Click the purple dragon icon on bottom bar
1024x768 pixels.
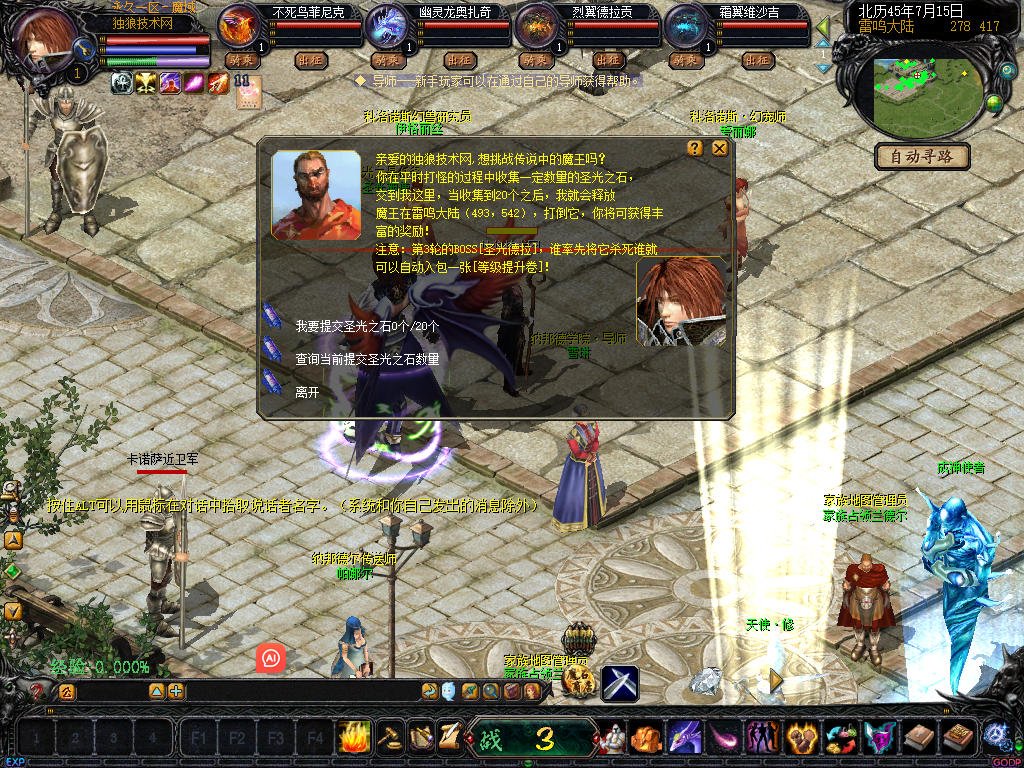(685, 738)
